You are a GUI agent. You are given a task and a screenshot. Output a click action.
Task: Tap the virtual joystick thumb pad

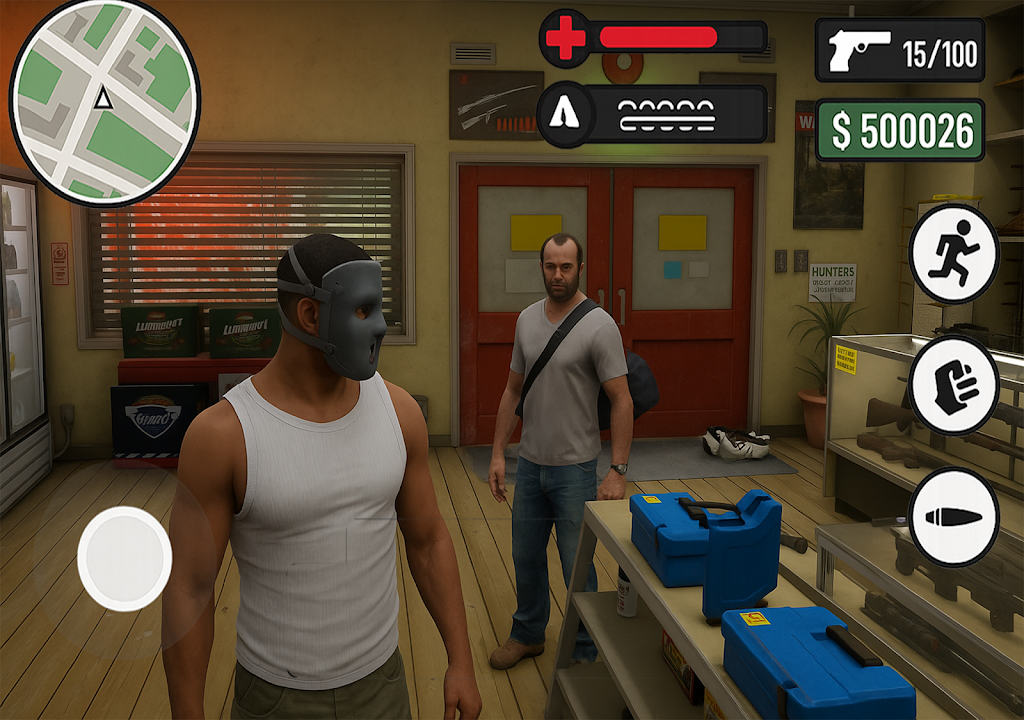coord(125,558)
